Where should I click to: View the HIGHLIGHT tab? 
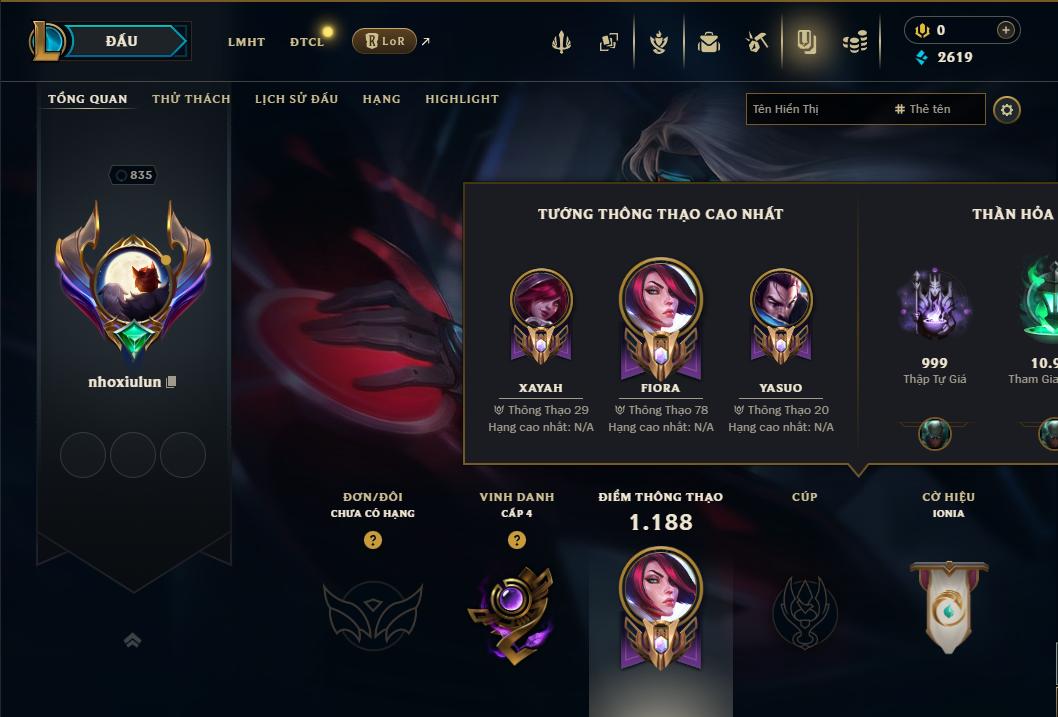461,99
